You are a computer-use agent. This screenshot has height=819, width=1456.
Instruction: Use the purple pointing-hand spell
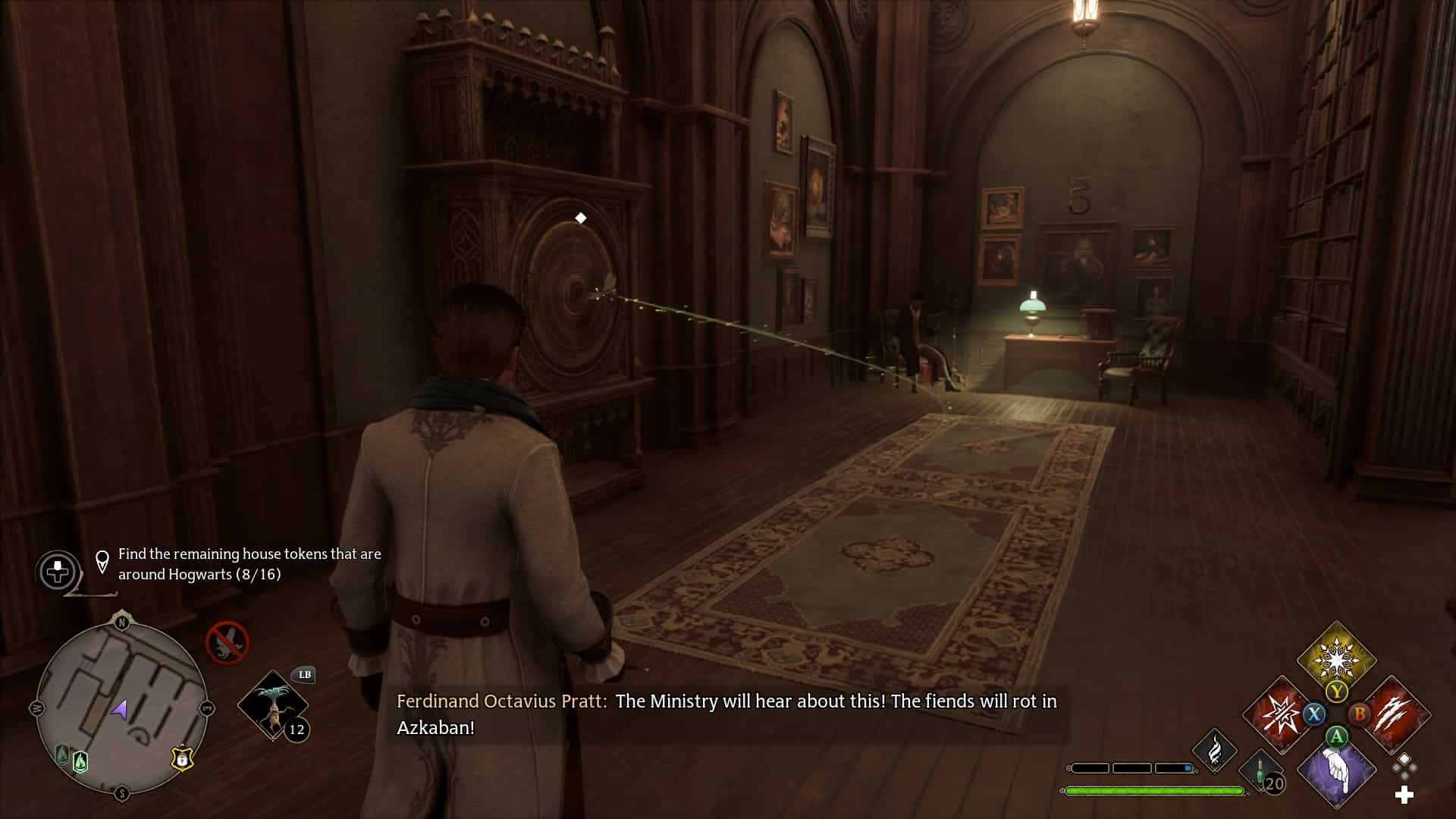click(1336, 771)
